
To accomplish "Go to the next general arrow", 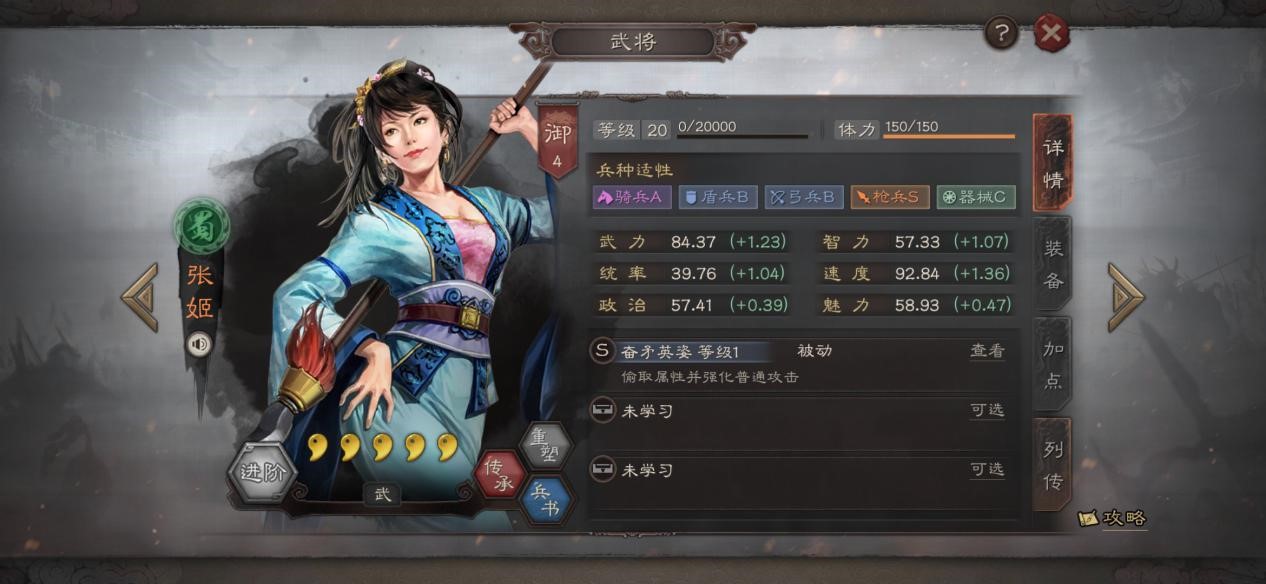I will pyautogui.click(x=1126, y=297).
